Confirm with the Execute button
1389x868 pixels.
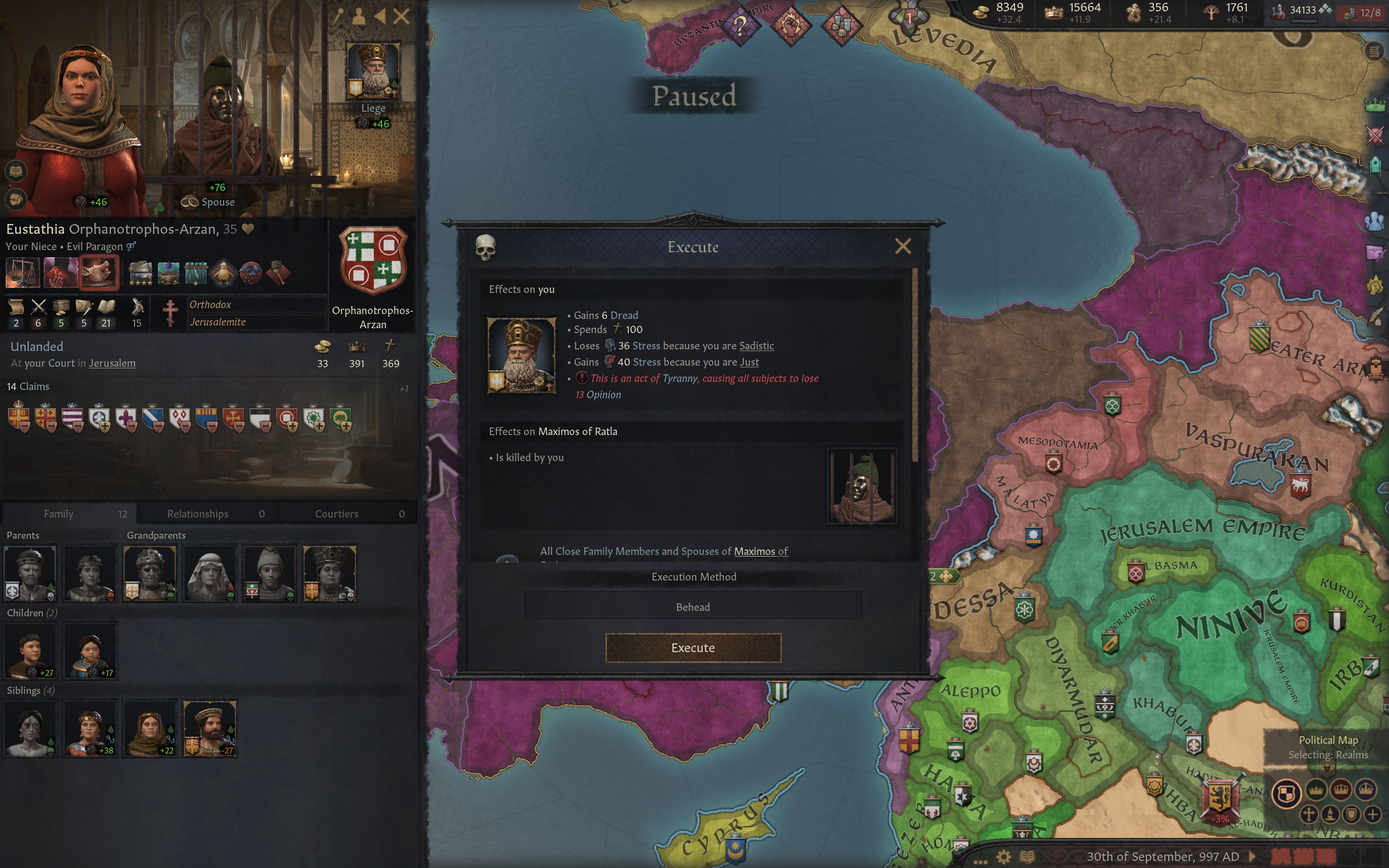tap(693, 648)
